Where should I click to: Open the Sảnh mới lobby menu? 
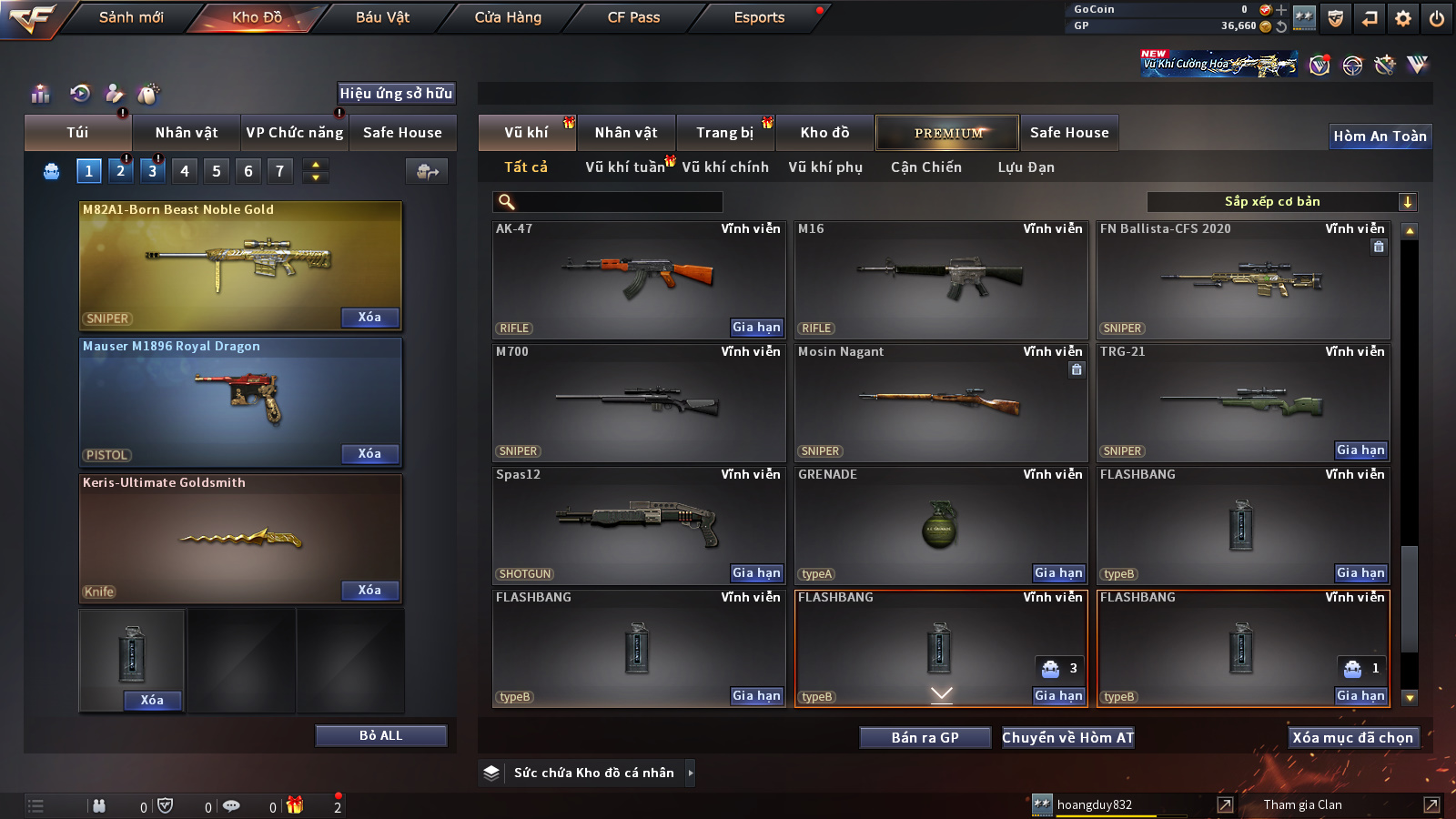(131, 17)
